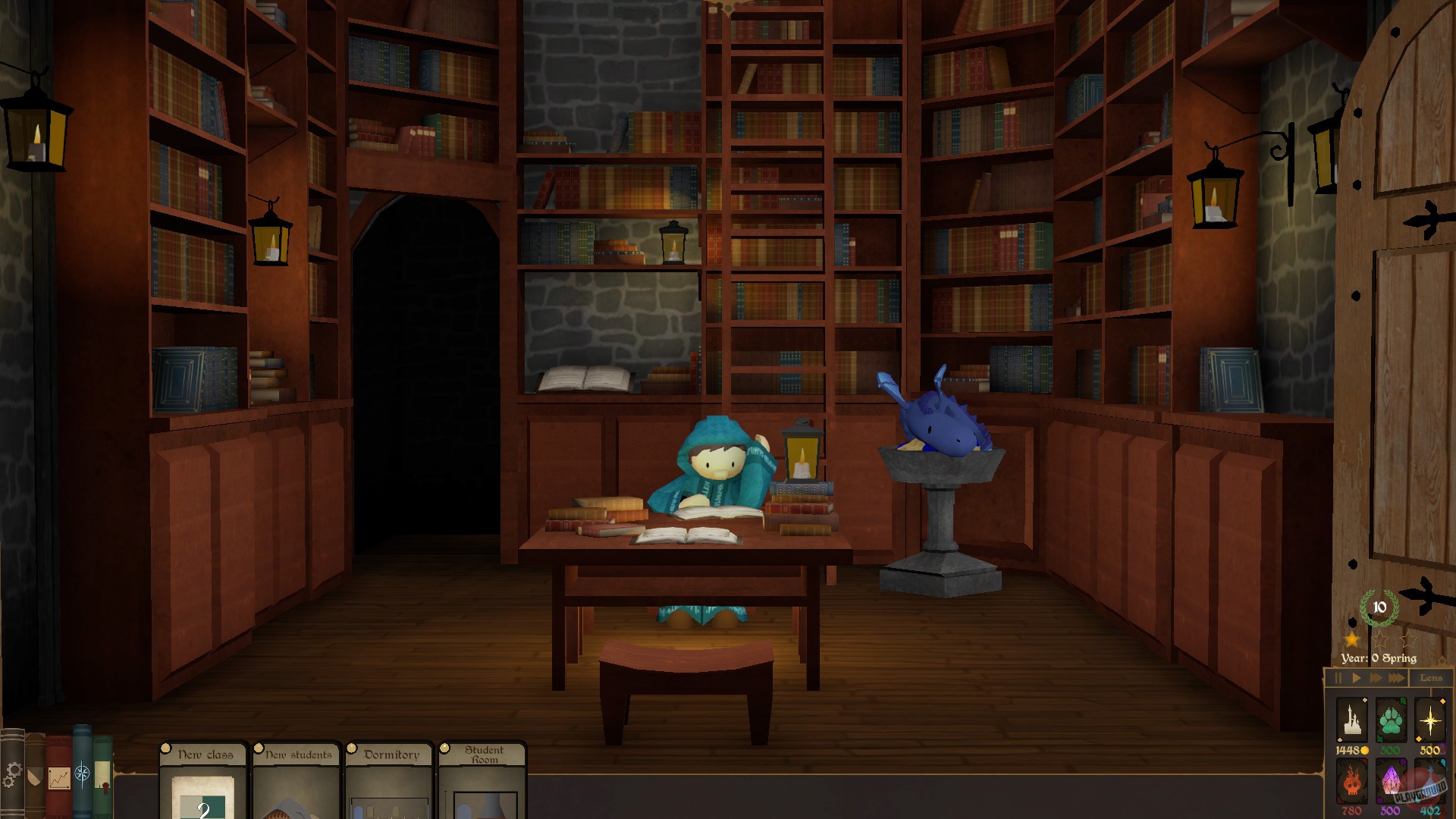Open the statistics chart book
The width and height of the screenshot is (1456, 819).
point(59,777)
